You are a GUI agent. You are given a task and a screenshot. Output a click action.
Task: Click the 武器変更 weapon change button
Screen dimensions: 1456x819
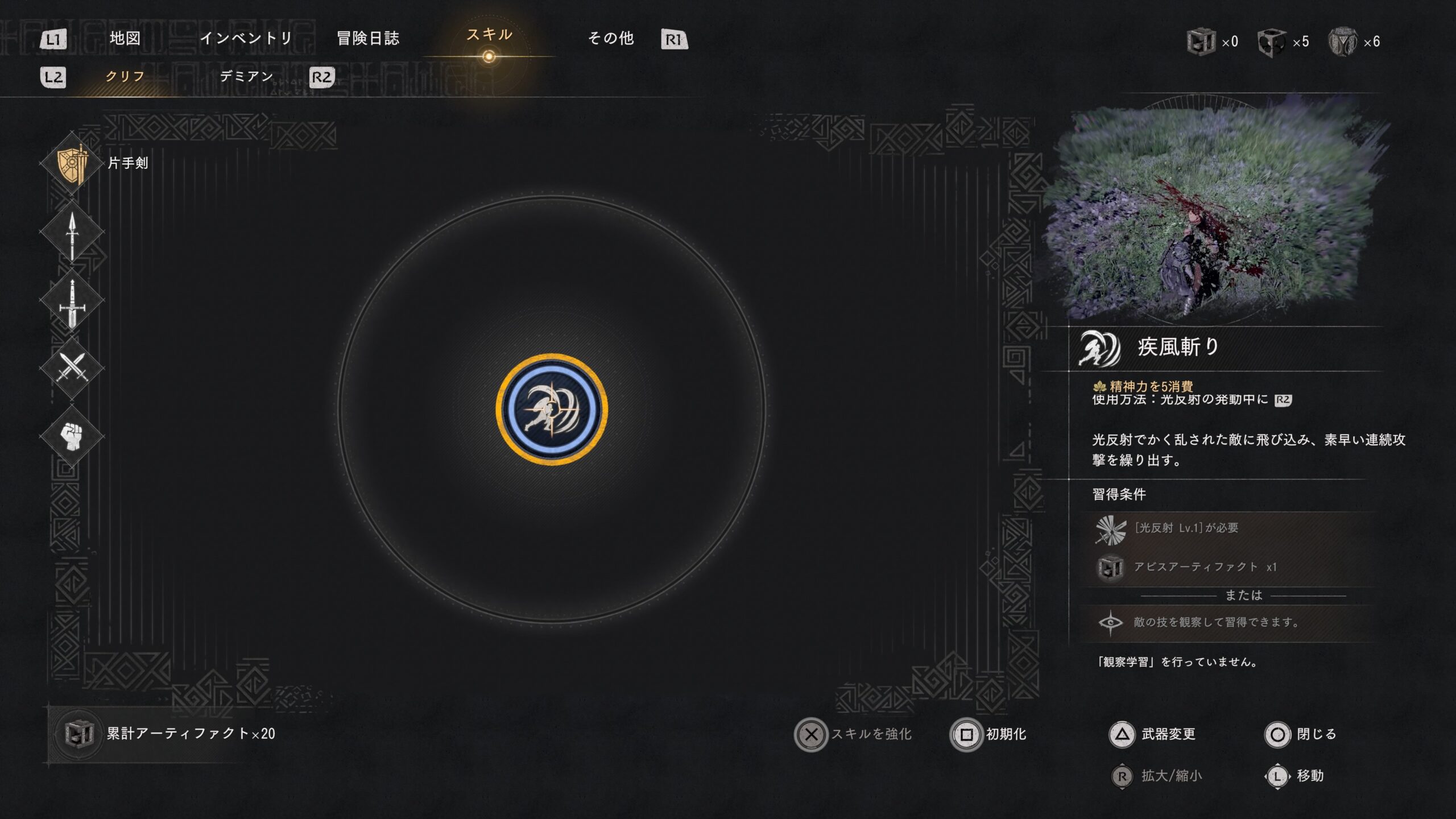click(x=1153, y=734)
